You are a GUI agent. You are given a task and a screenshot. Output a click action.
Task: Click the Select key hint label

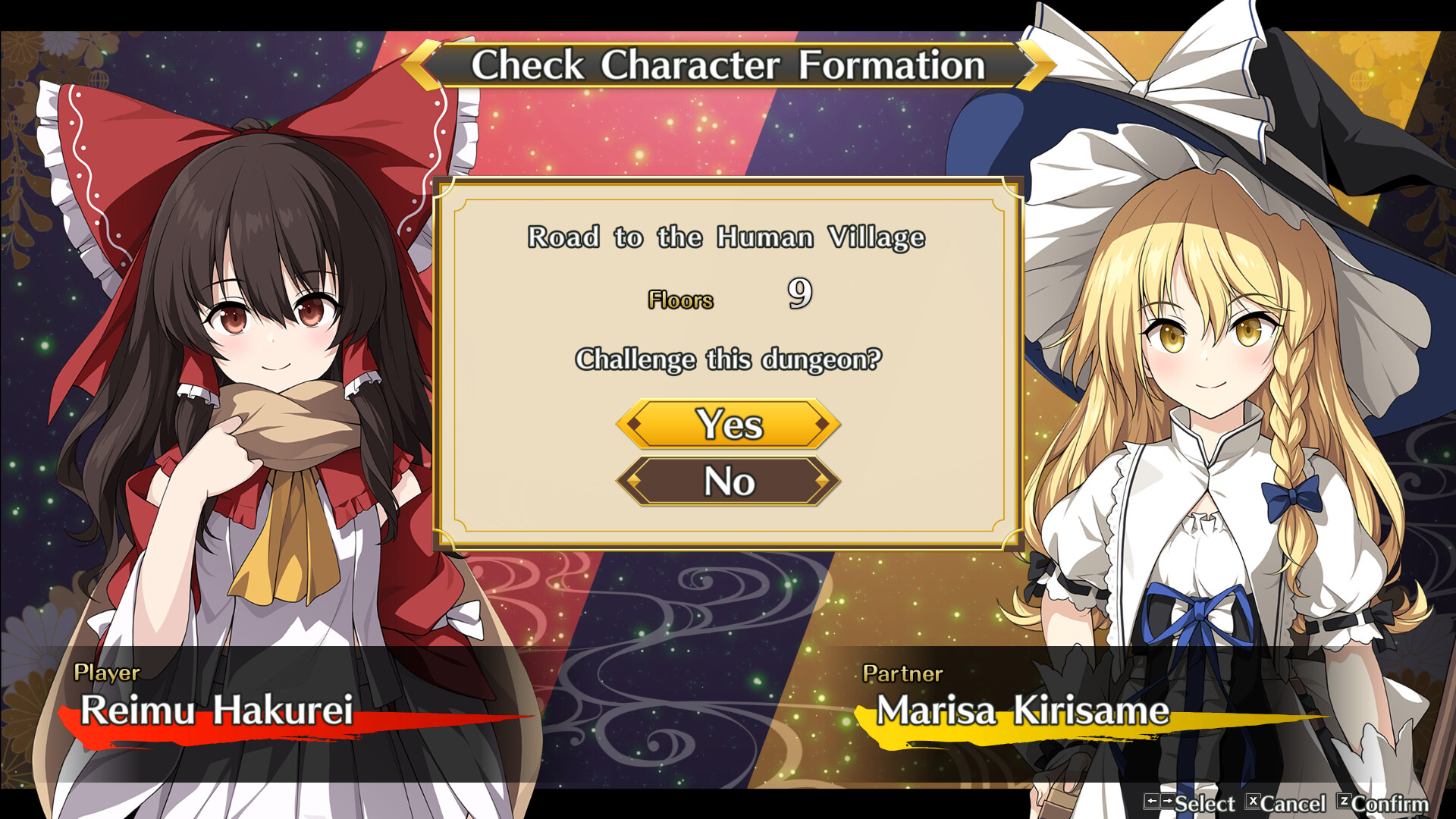1205,802
